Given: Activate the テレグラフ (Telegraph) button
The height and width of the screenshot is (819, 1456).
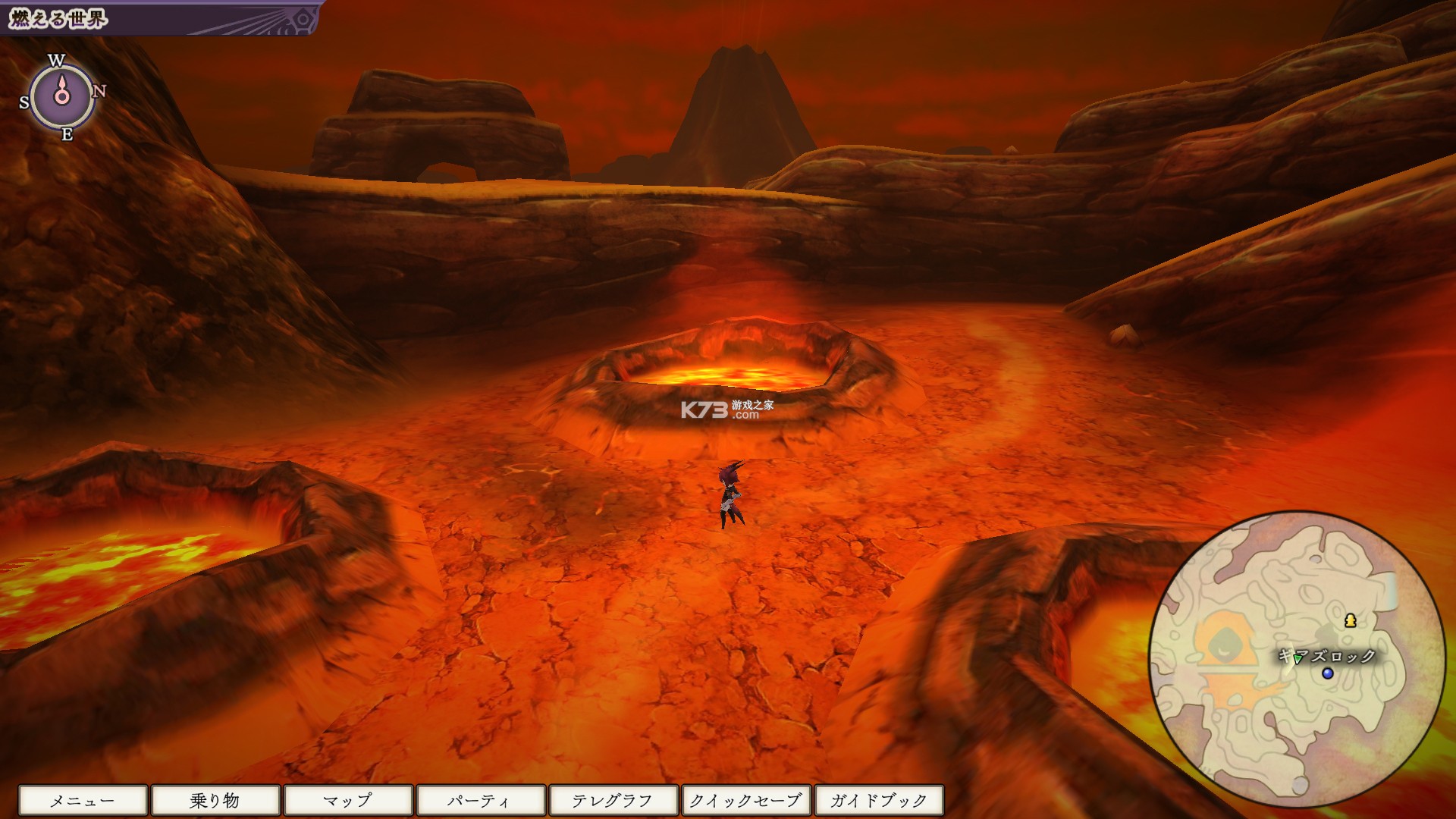Looking at the screenshot, I should tap(613, 799).
